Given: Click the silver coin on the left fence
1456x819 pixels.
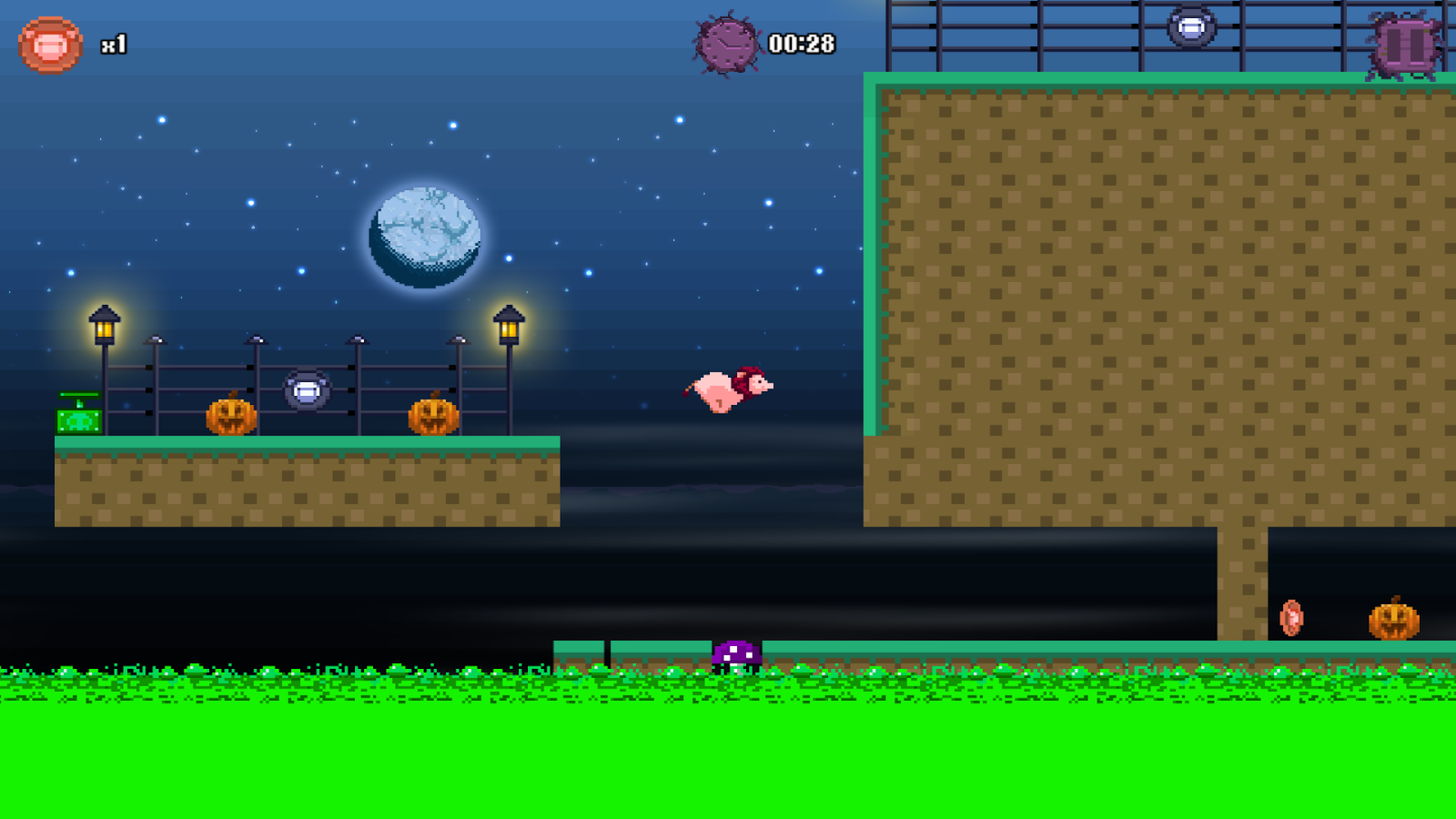Looking at the screenshot, I should click(x=306, y=389).
